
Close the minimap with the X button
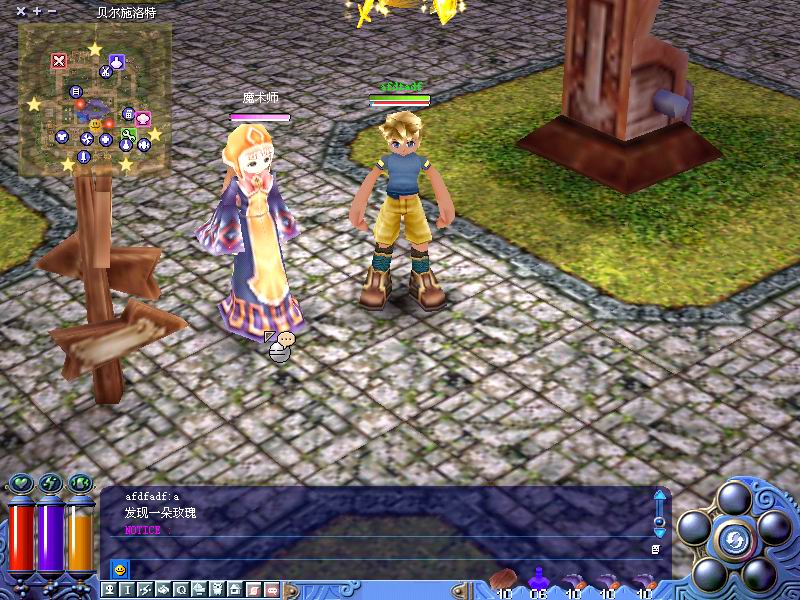point(21,12)
